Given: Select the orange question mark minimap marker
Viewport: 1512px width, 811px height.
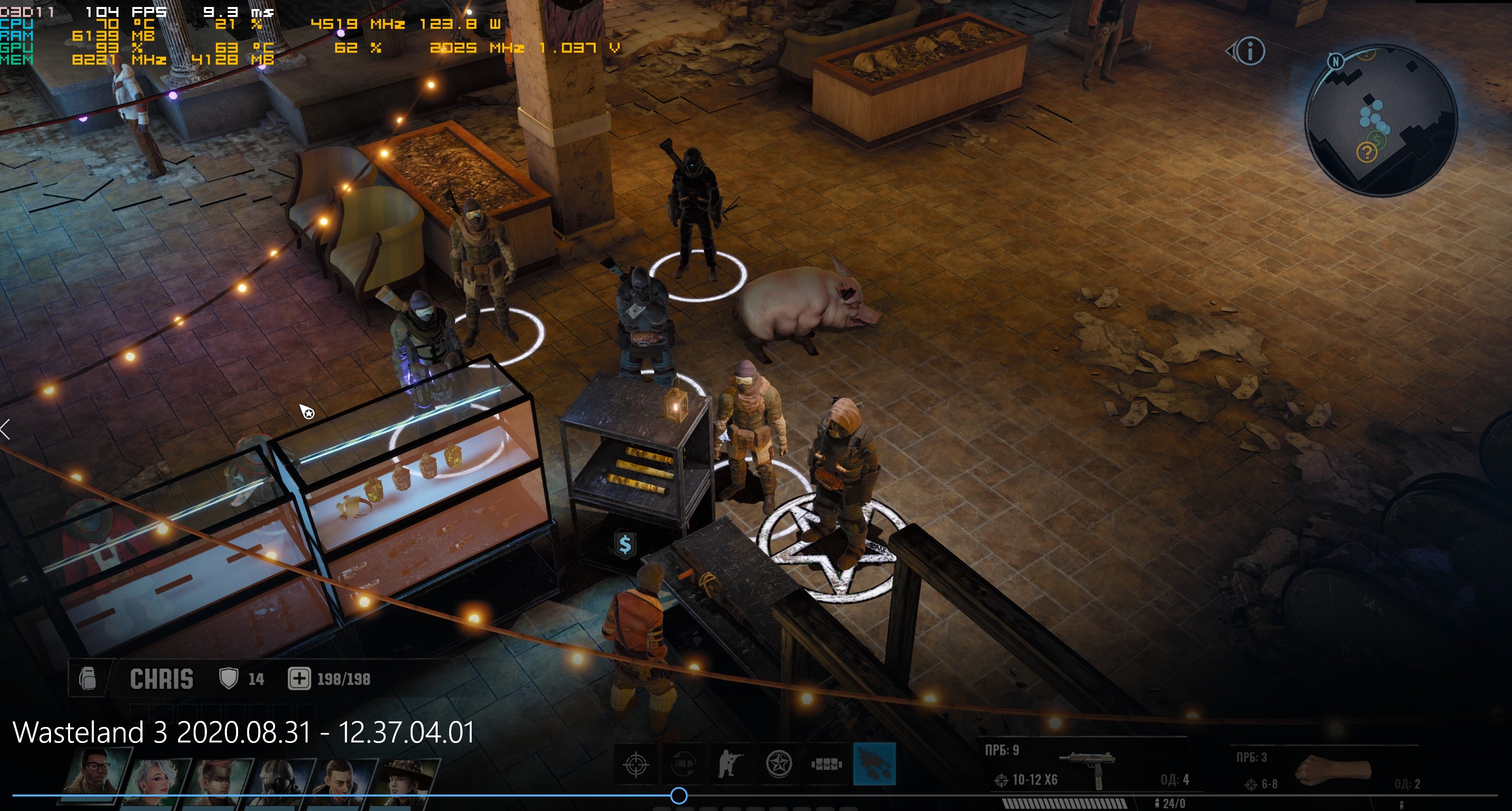Looking at the screenshot, I should coord(1366,153).
